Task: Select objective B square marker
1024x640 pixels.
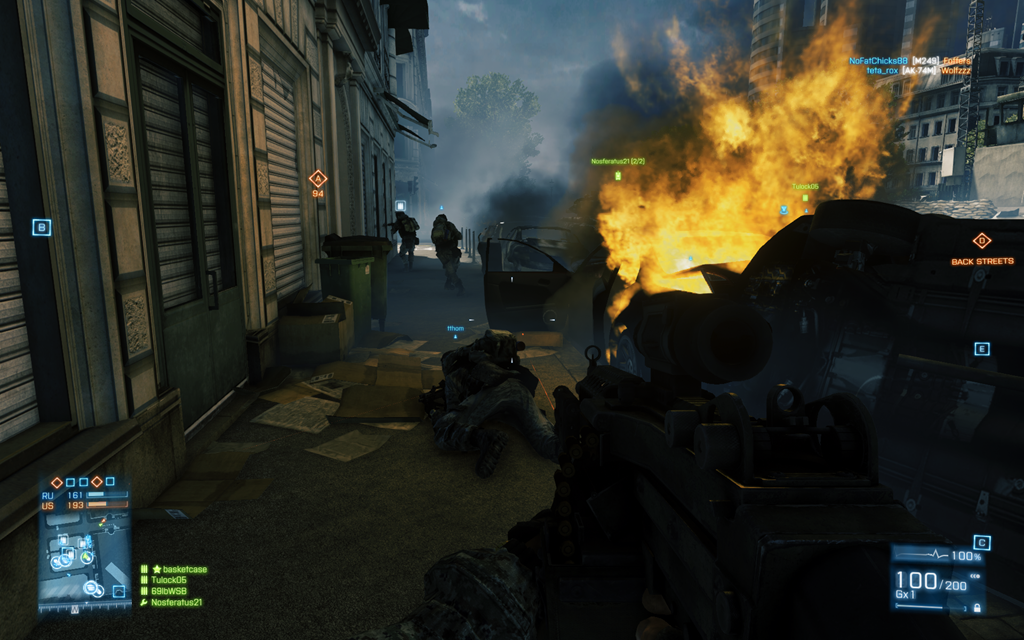Action: 41,228
